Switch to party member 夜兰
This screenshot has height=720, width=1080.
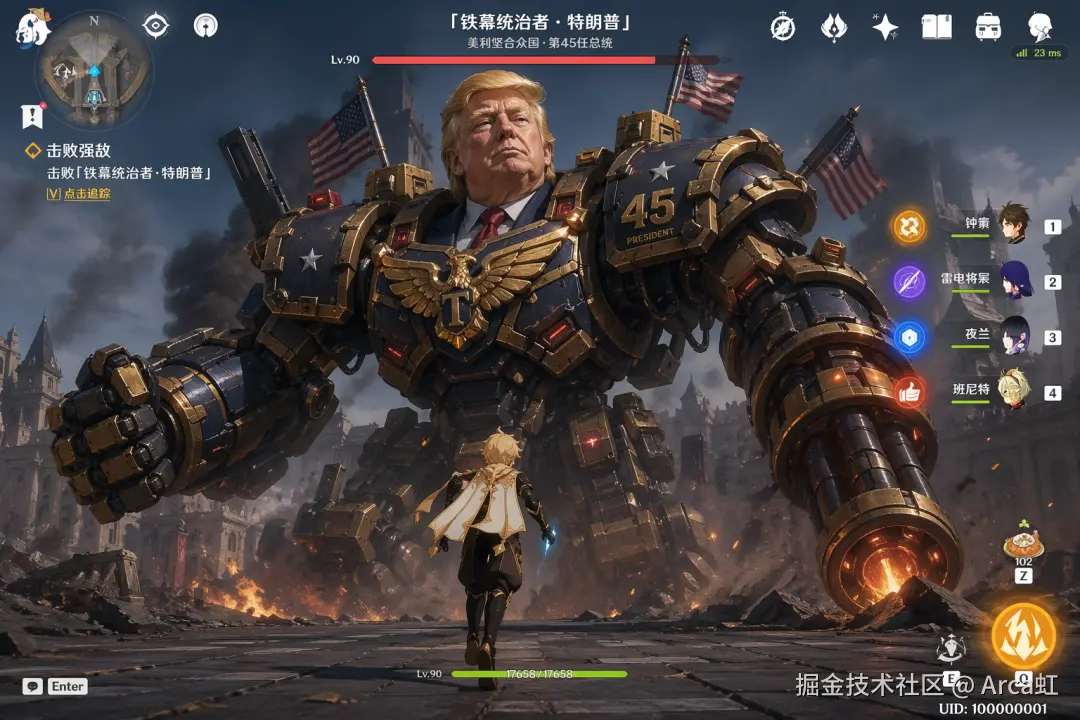(1012, 336)
